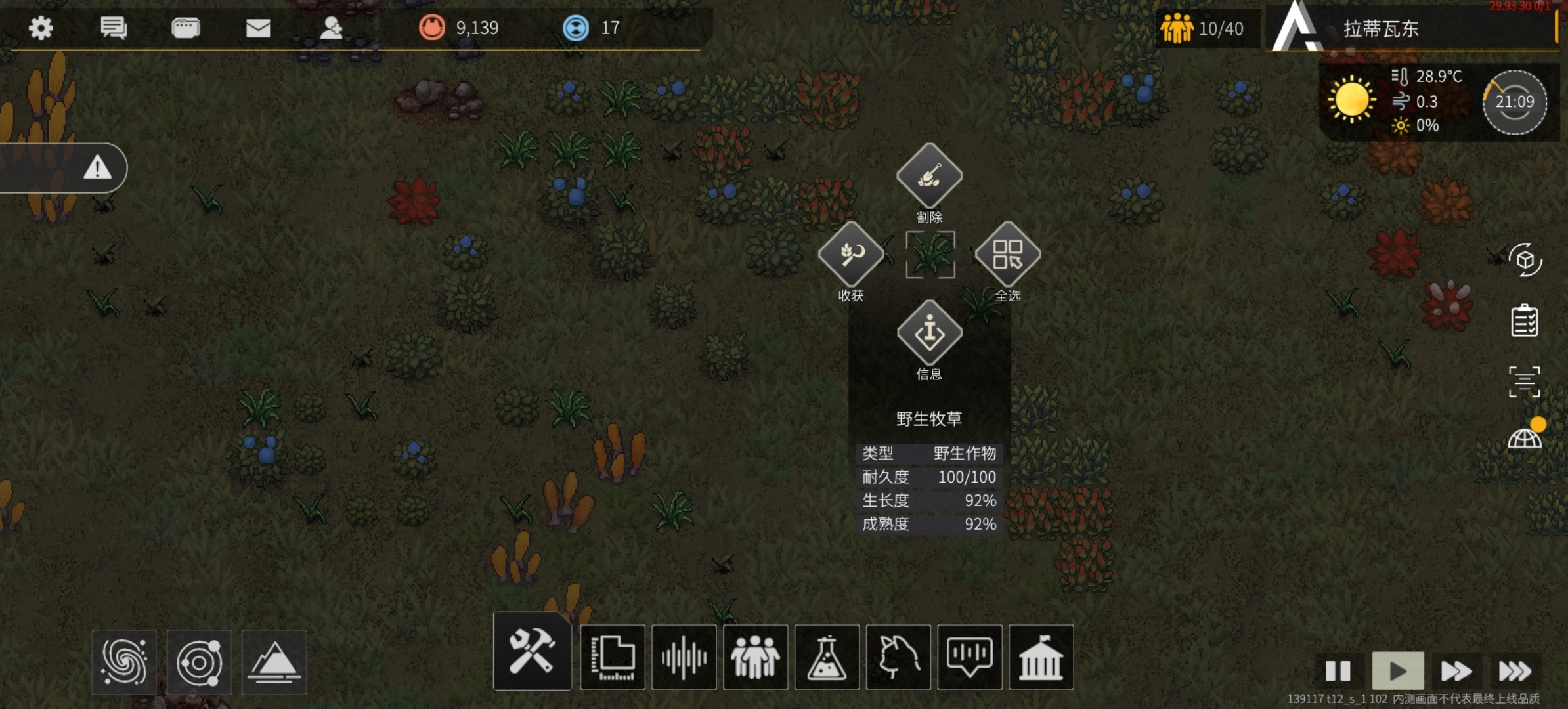
Task: Expand the warning alert tab
Action: (x=97, y=168)
